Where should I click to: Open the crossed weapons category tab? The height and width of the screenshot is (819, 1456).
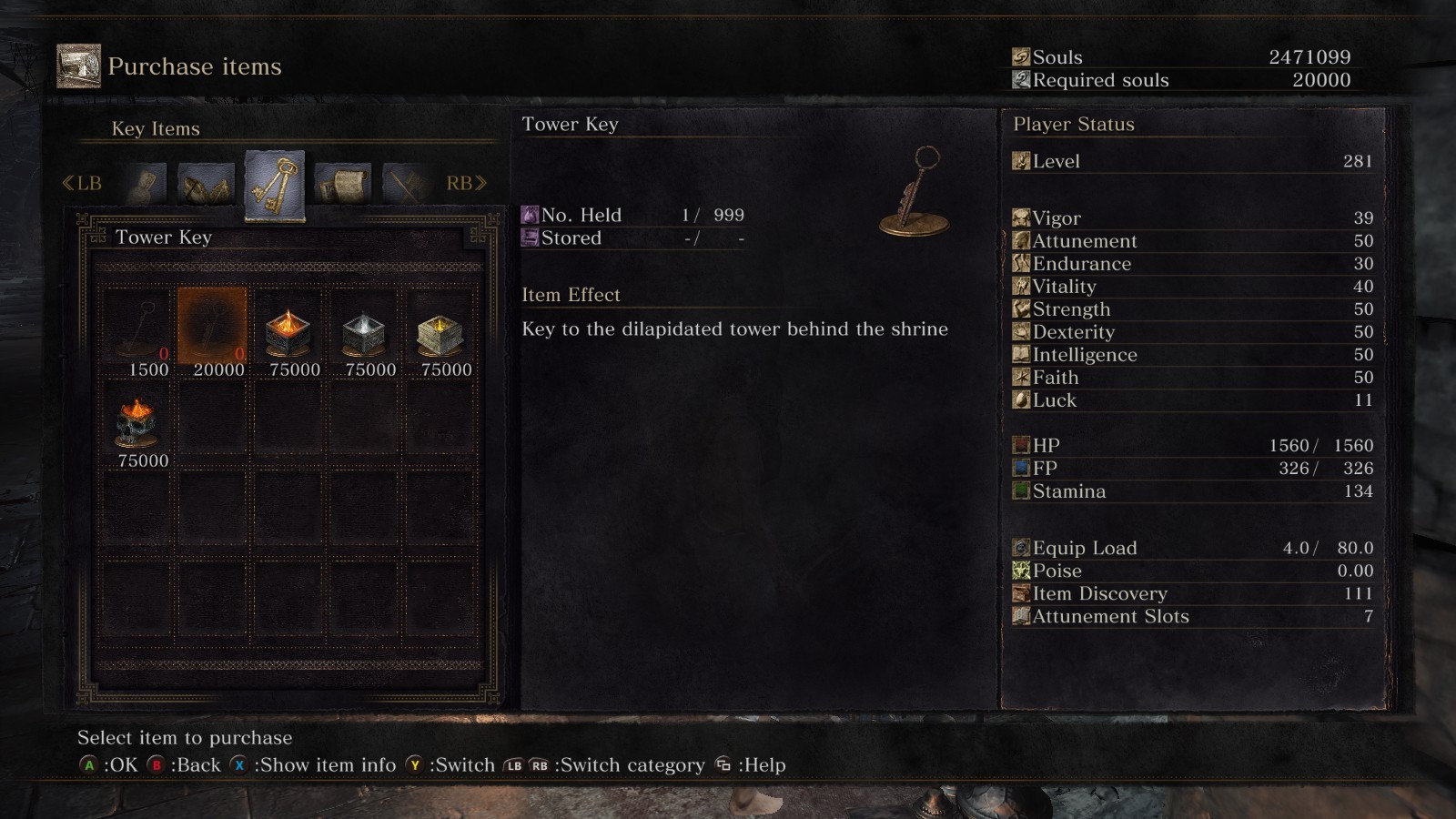click(x=404, y=183)
